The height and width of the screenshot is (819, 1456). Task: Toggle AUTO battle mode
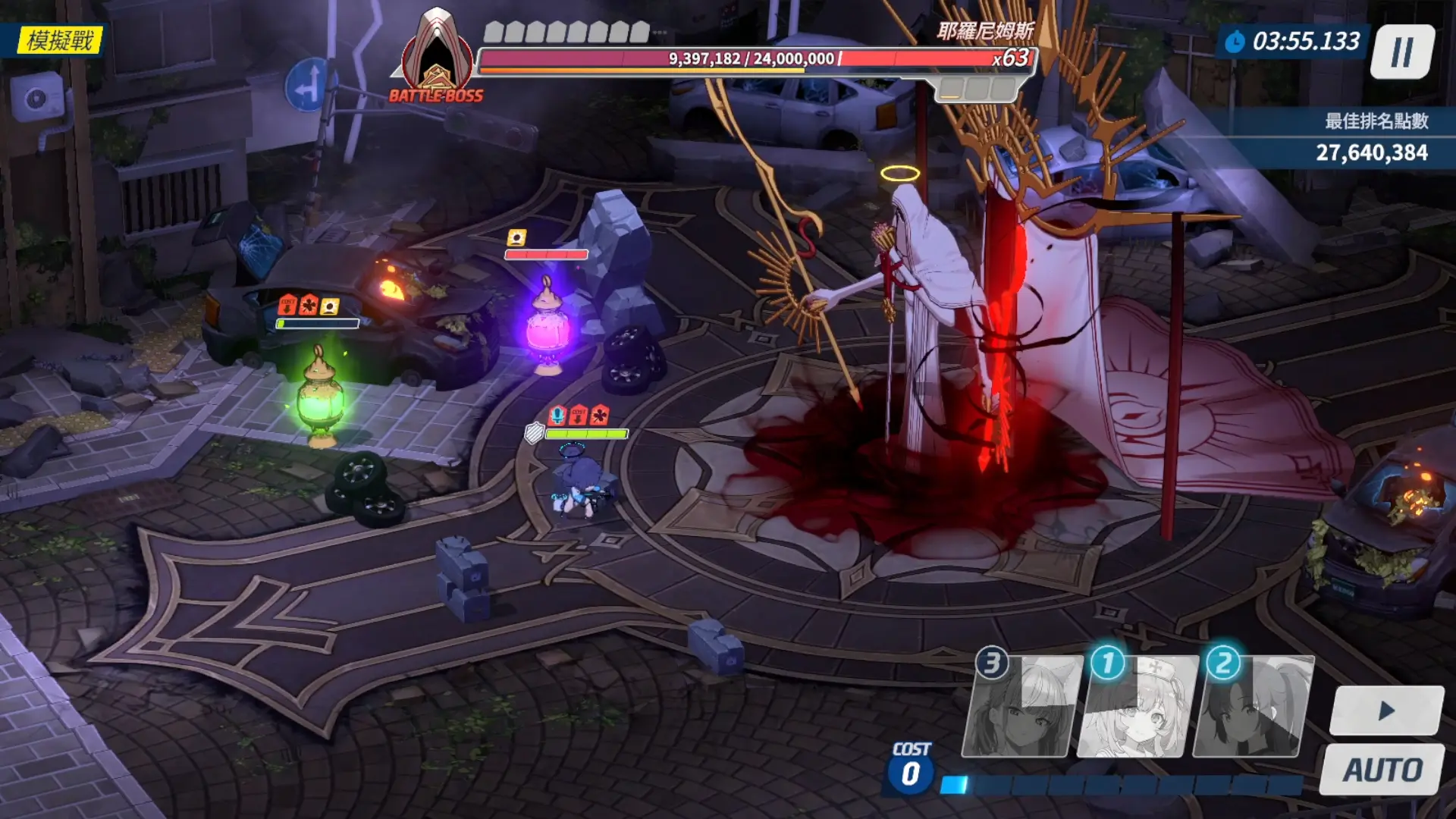[x=1382, y=770]
